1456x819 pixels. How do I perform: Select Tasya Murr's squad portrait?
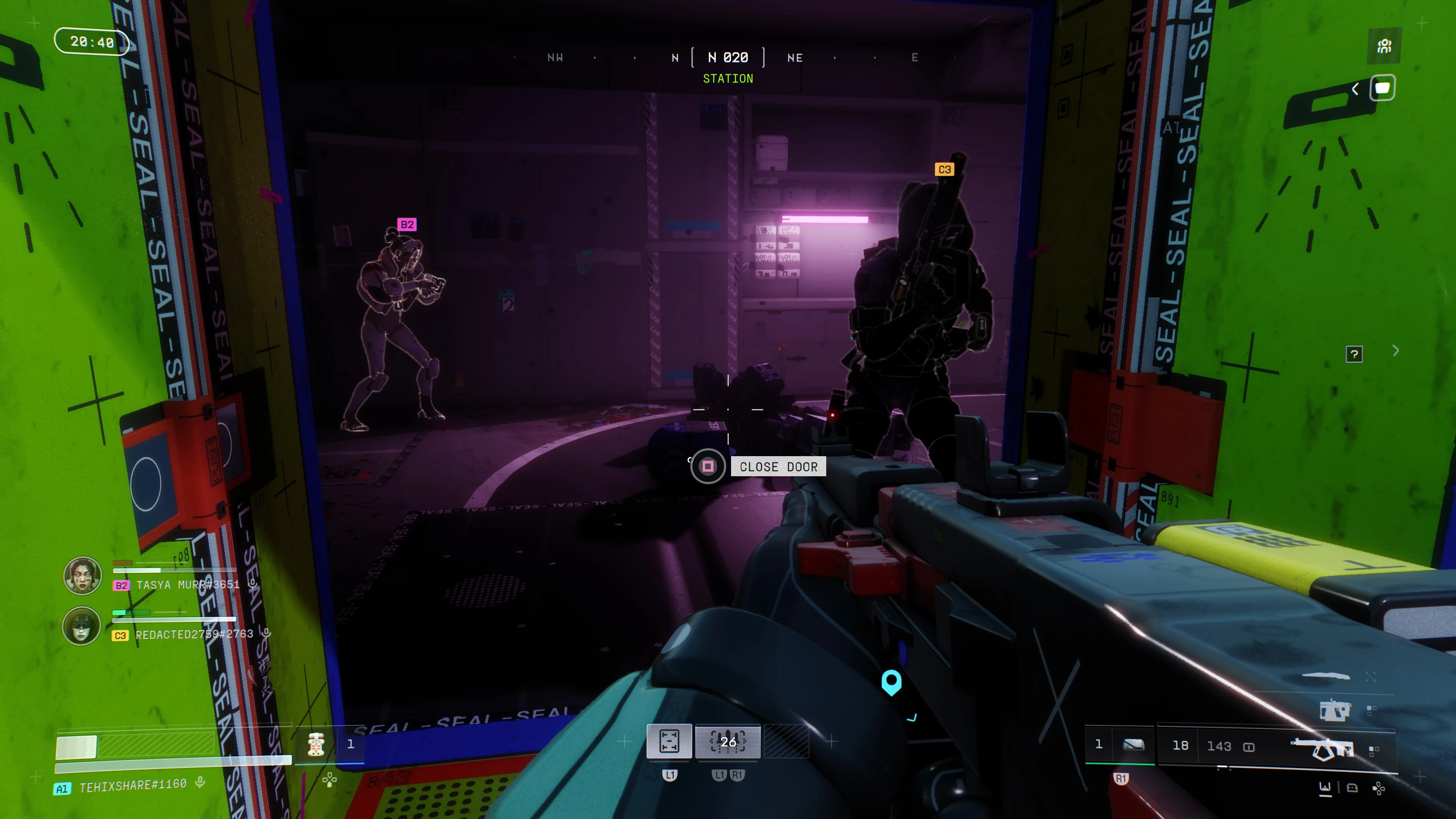[83, 576]
